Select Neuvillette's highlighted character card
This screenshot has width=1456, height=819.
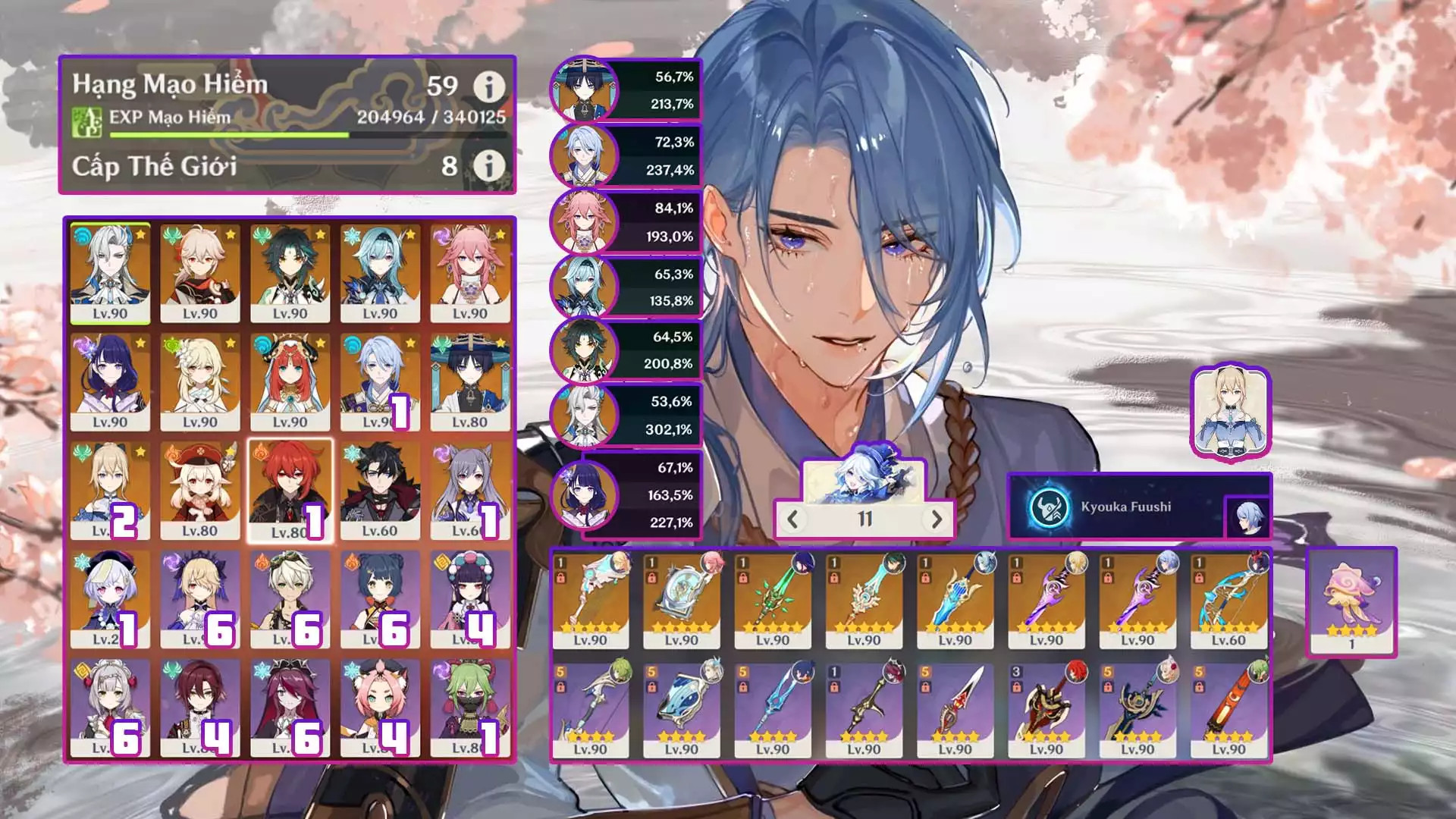[x=110, y=273]
